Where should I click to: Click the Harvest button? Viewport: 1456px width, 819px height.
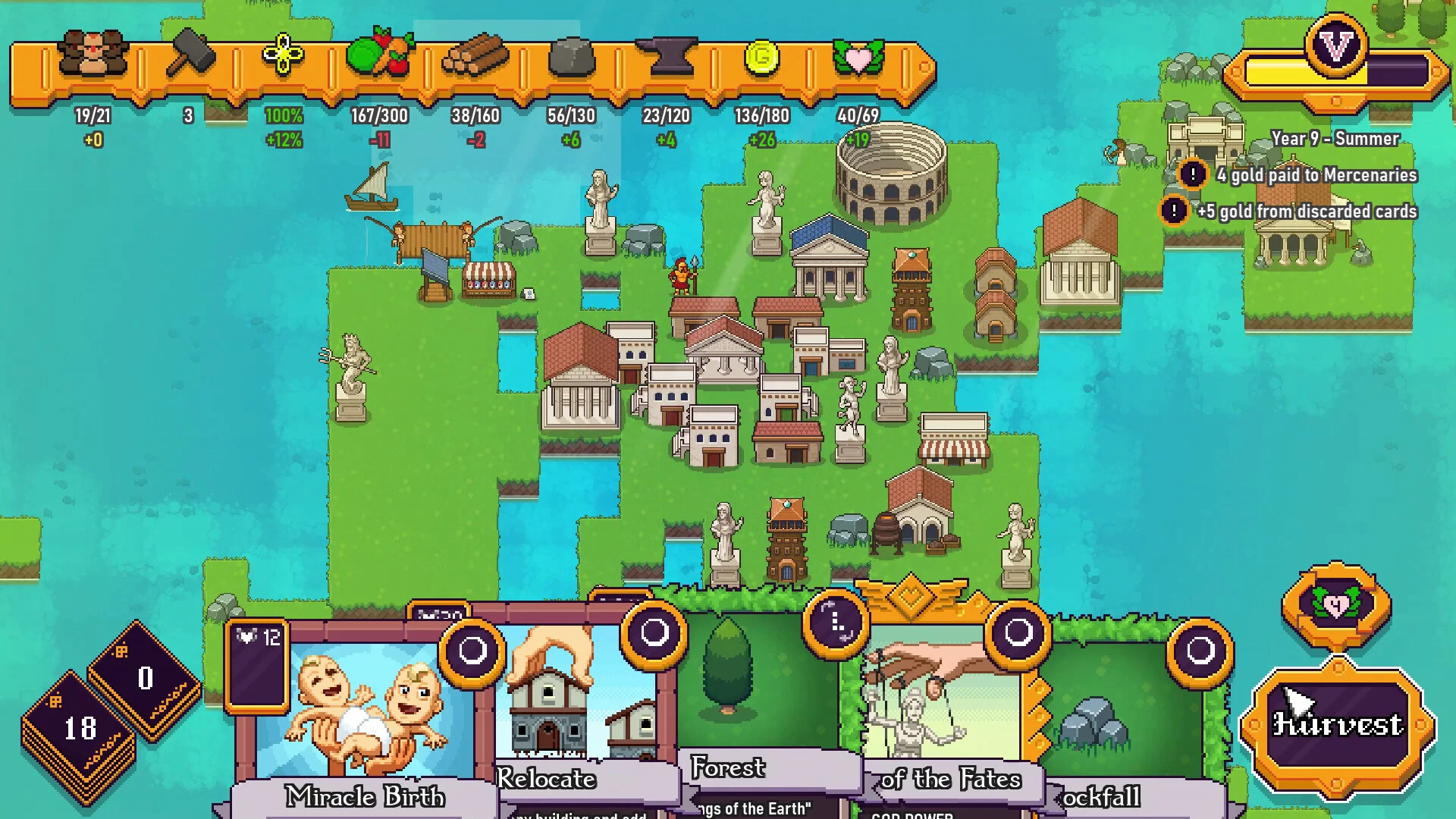pos(1337,726)
